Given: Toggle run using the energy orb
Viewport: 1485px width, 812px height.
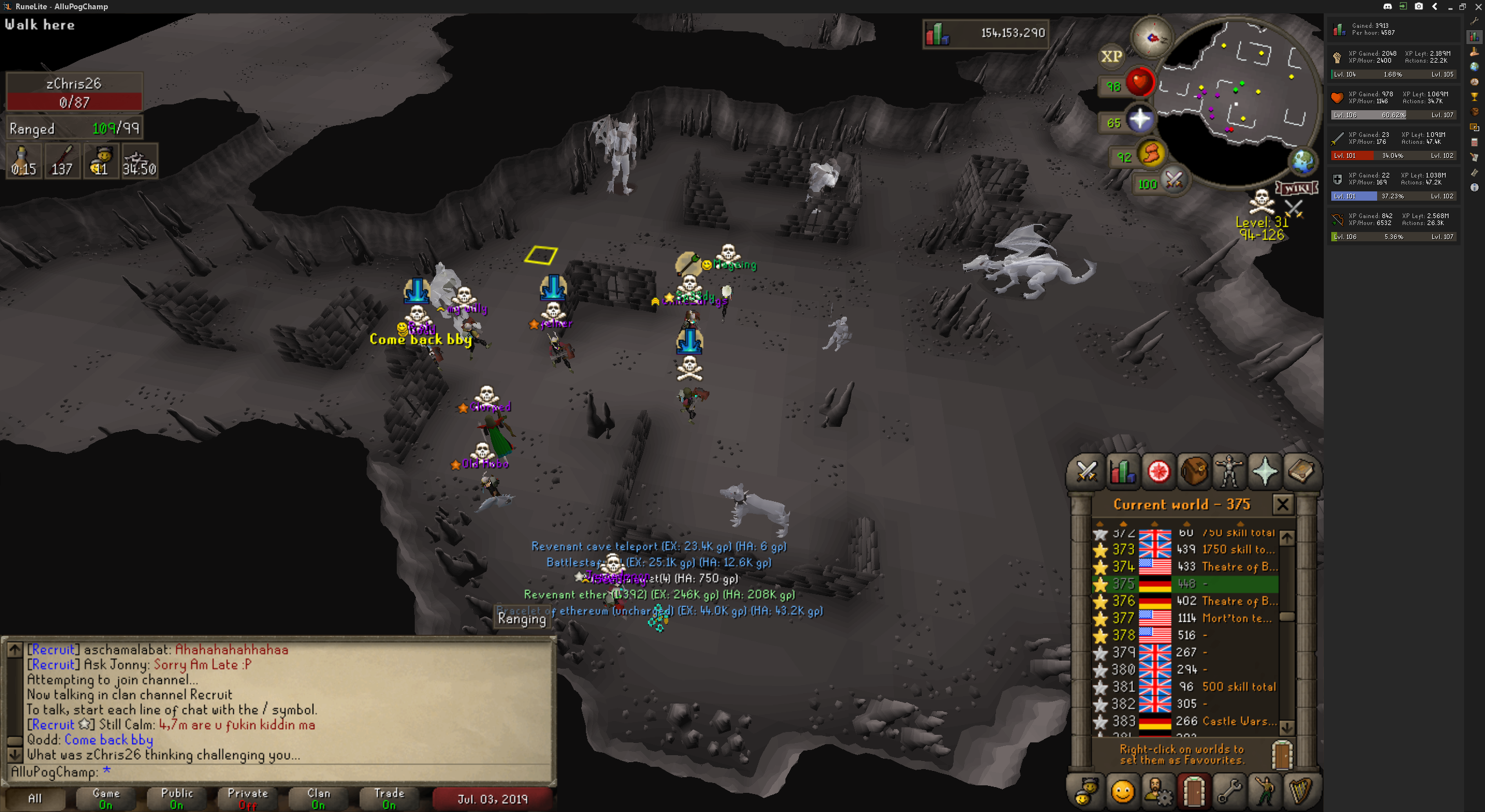Looking at the screenshot, I should point(1151,154).
